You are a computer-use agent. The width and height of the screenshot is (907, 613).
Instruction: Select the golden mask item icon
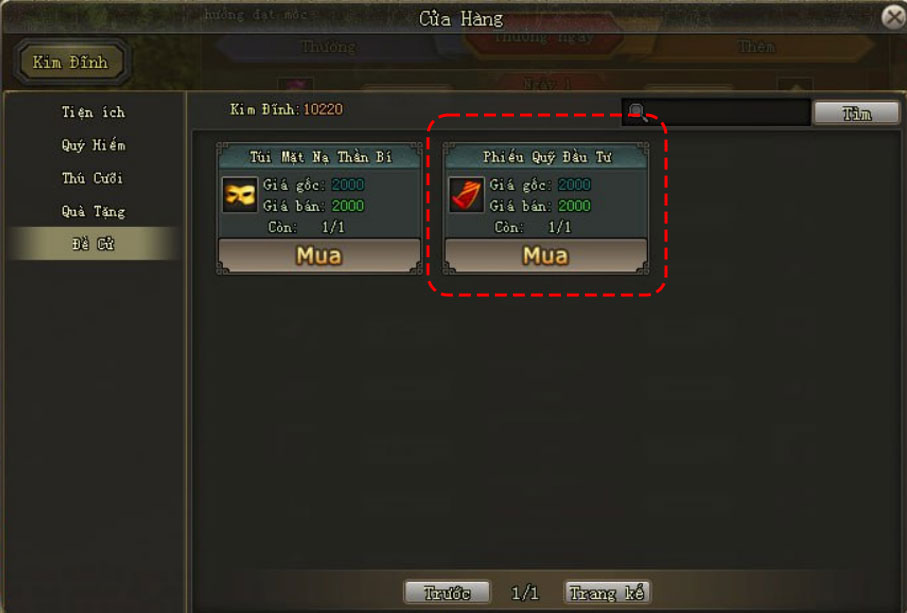point(240,195)
